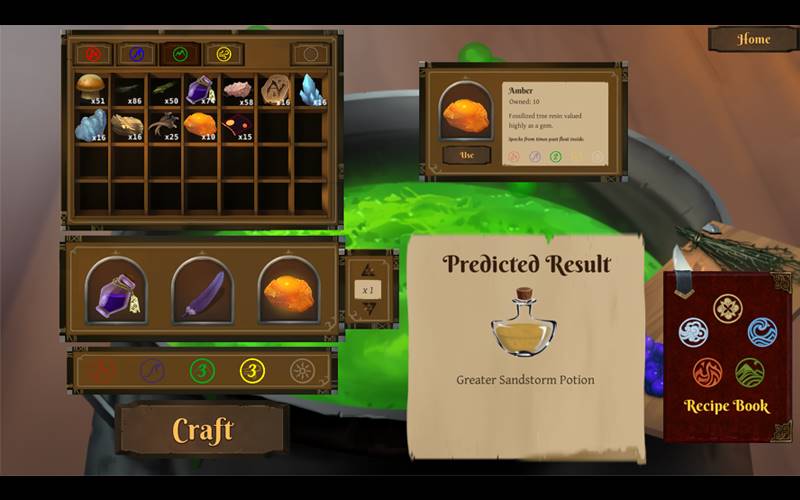Switch to the yellow element filter tab
The image size is (800, 500).
[x=225, y=54]
